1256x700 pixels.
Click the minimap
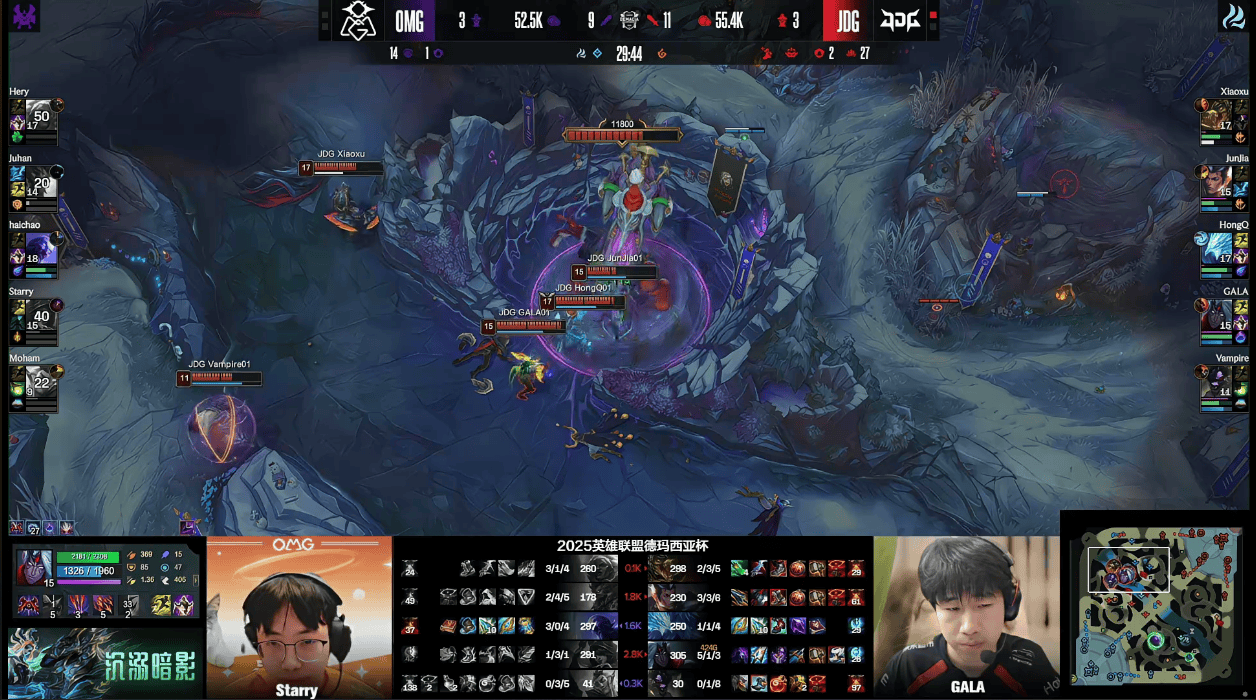(1156, 604)
